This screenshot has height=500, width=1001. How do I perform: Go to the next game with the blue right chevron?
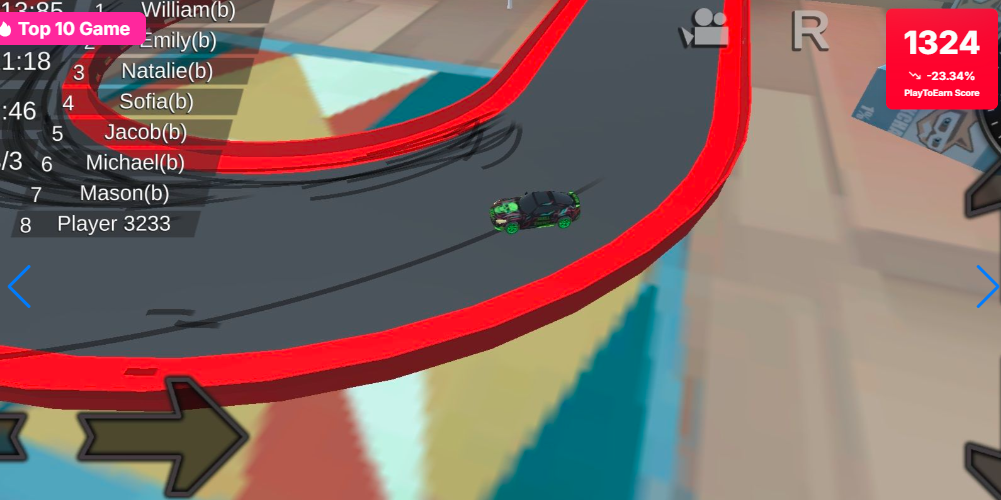(x=987, y=287)
